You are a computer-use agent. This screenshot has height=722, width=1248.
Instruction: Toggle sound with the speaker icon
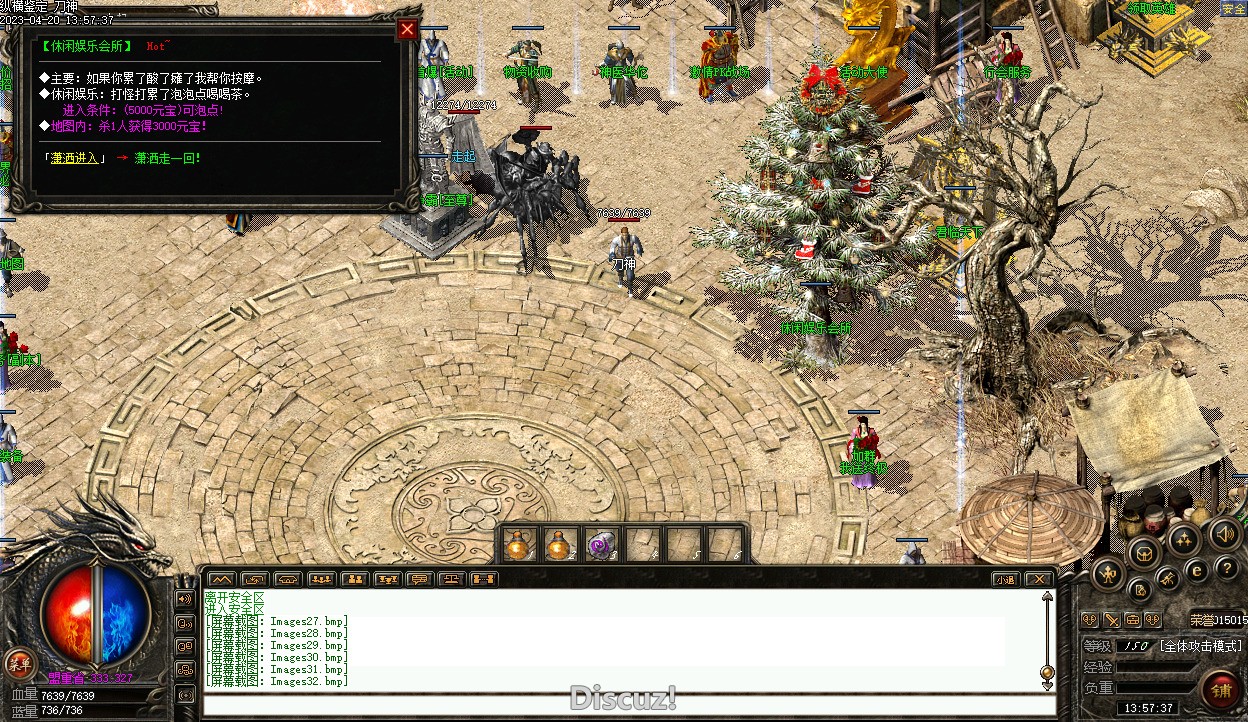coord(1225,533)
